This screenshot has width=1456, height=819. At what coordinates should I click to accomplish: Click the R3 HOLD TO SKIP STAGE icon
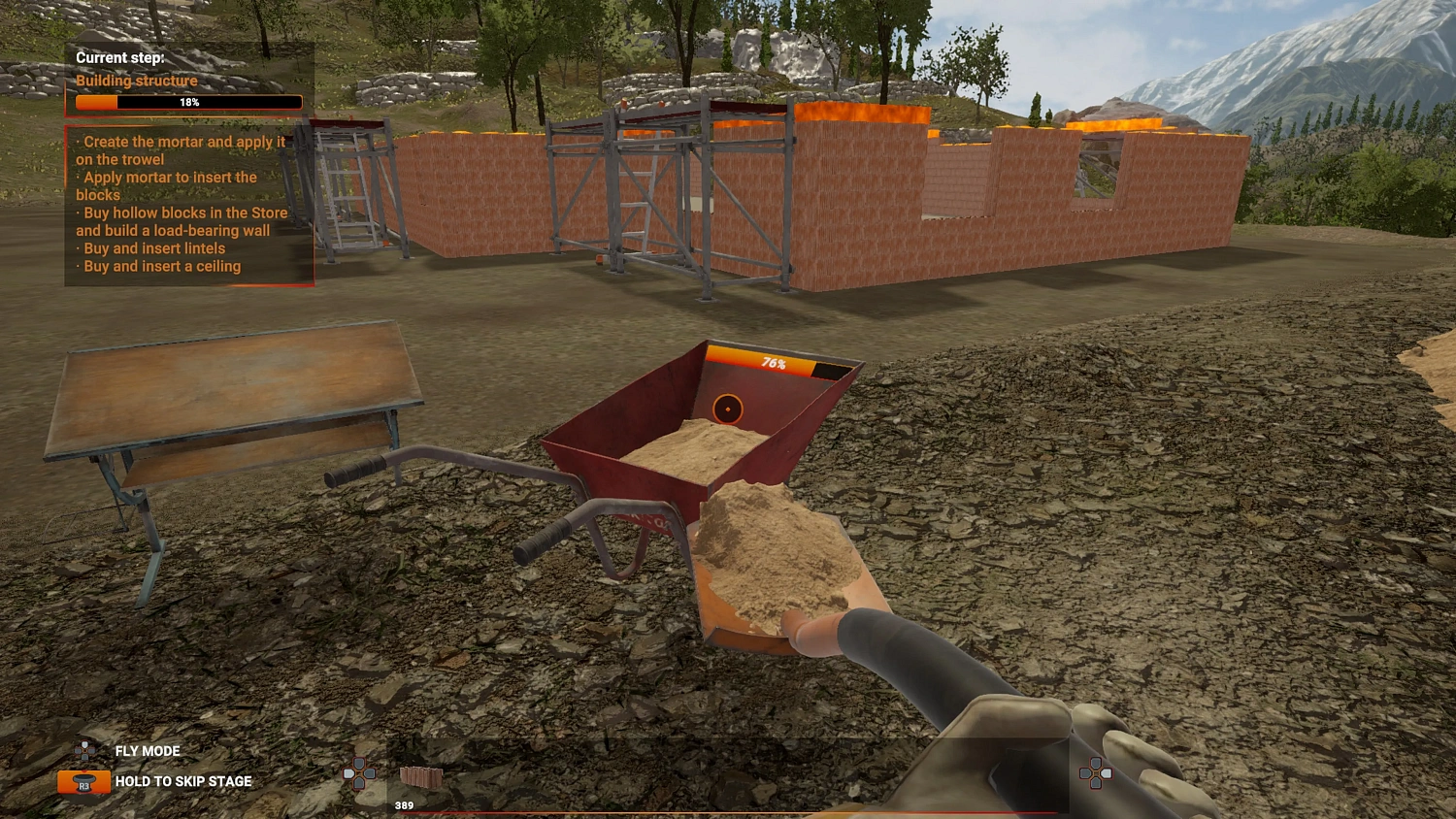[83, 781]
